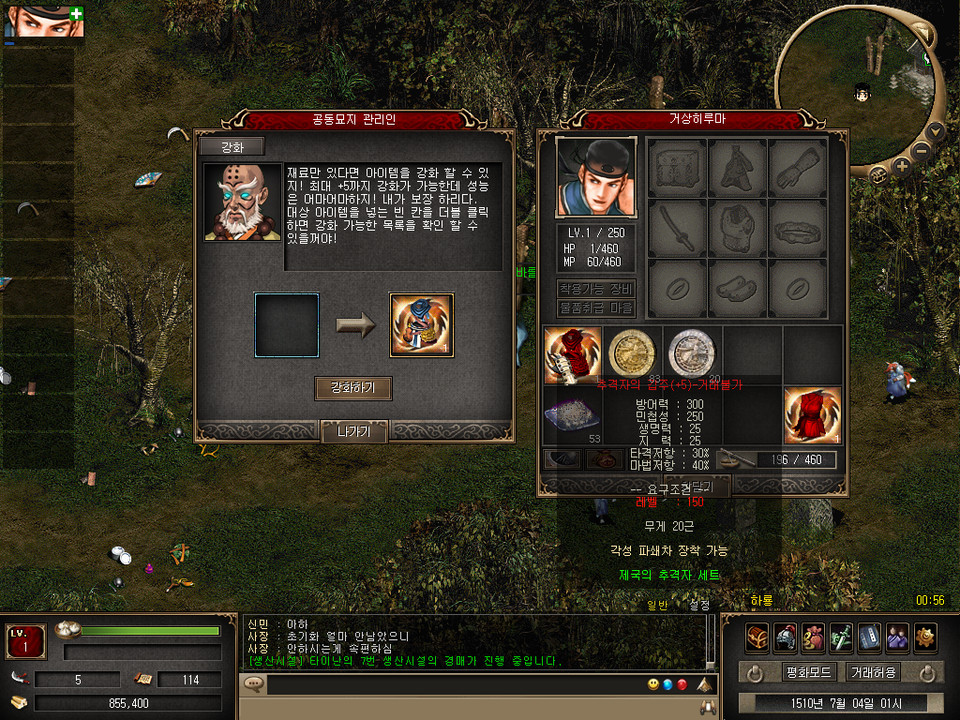Select the silver coin item in inventory
This screenshot has width=960, height=720.
pyautogui.click(x=692, y=352)
